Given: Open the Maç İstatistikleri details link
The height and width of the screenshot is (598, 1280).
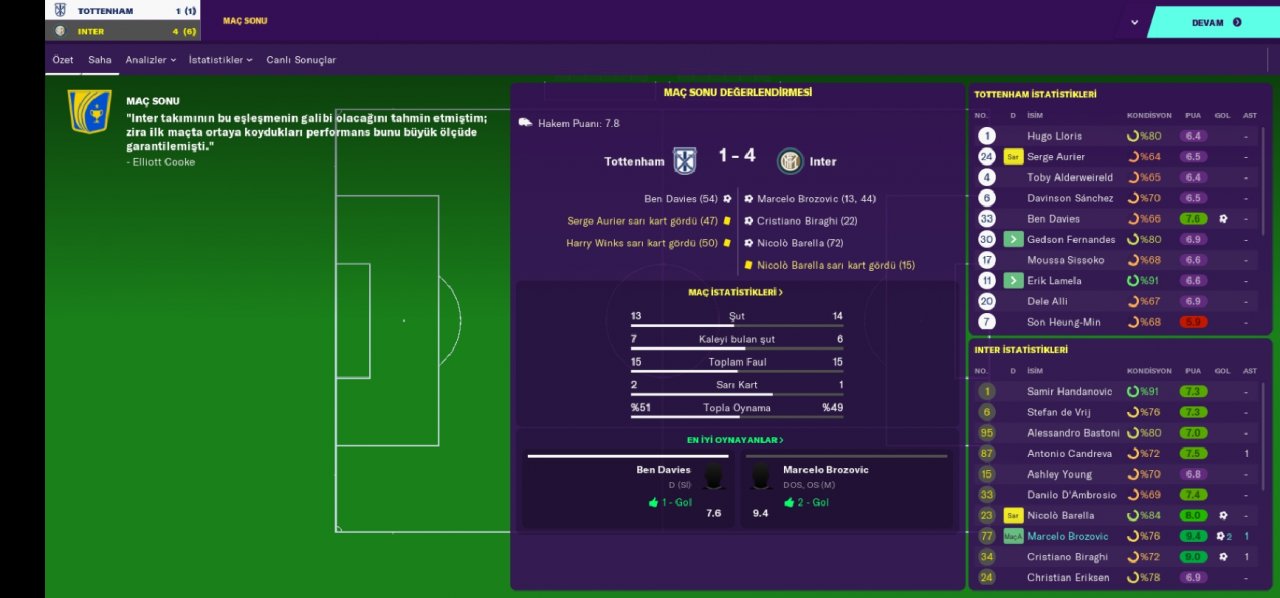Looking at the screenshot, I should [x=736, y=293].
